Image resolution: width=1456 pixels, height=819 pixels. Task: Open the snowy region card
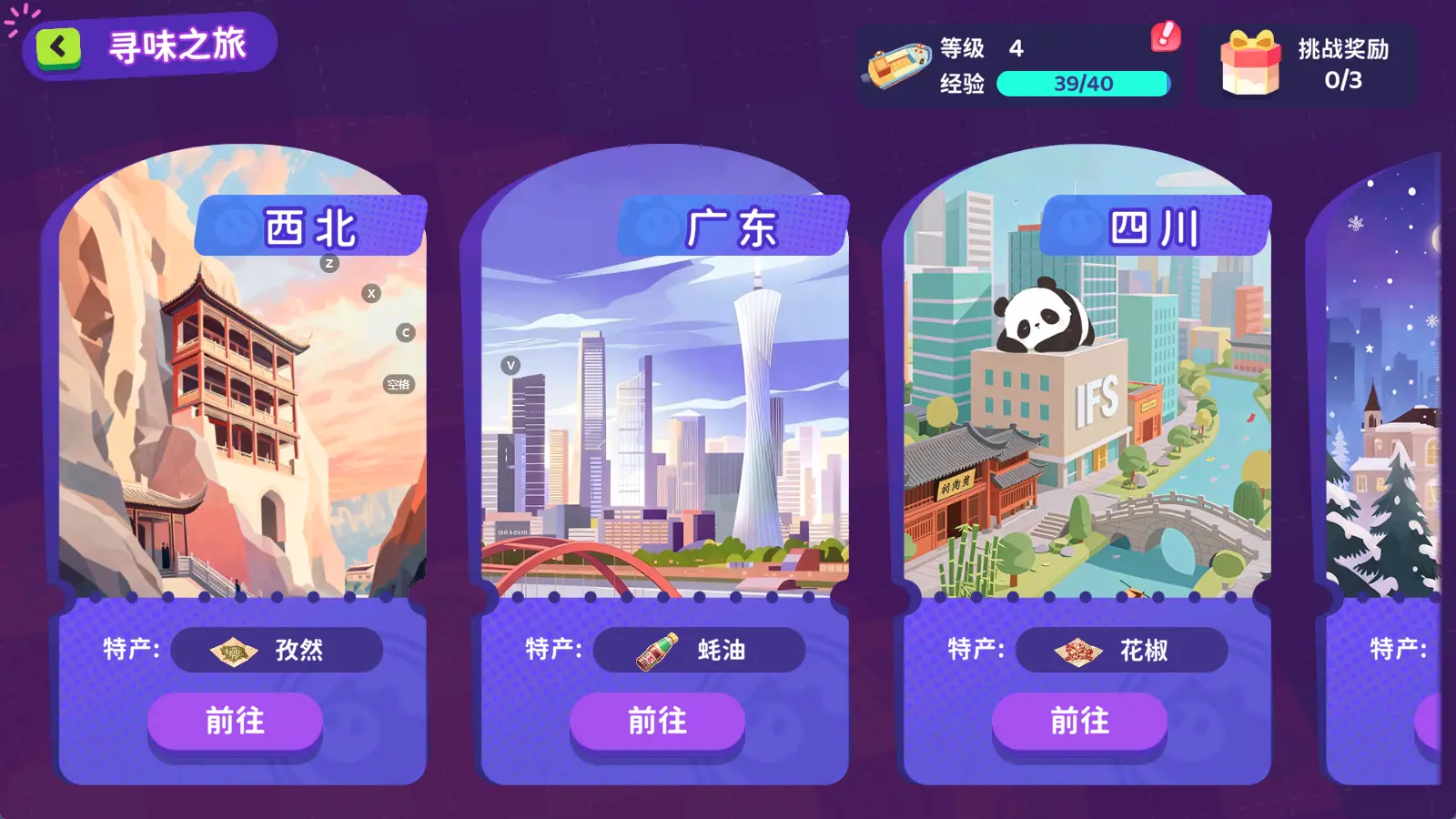tap(1385, 409)
